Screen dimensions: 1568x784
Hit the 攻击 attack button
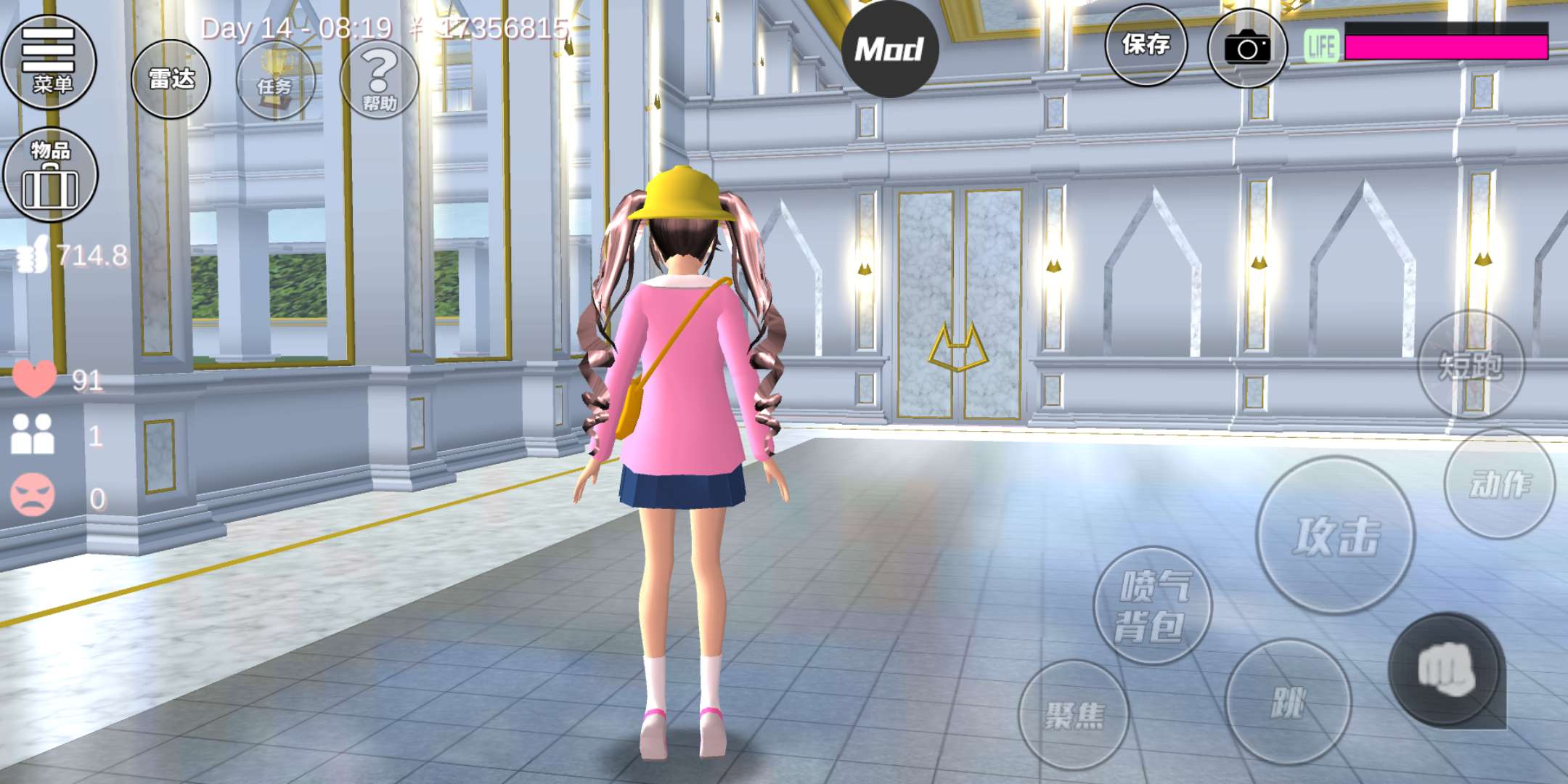click(x=1335, y=536)
